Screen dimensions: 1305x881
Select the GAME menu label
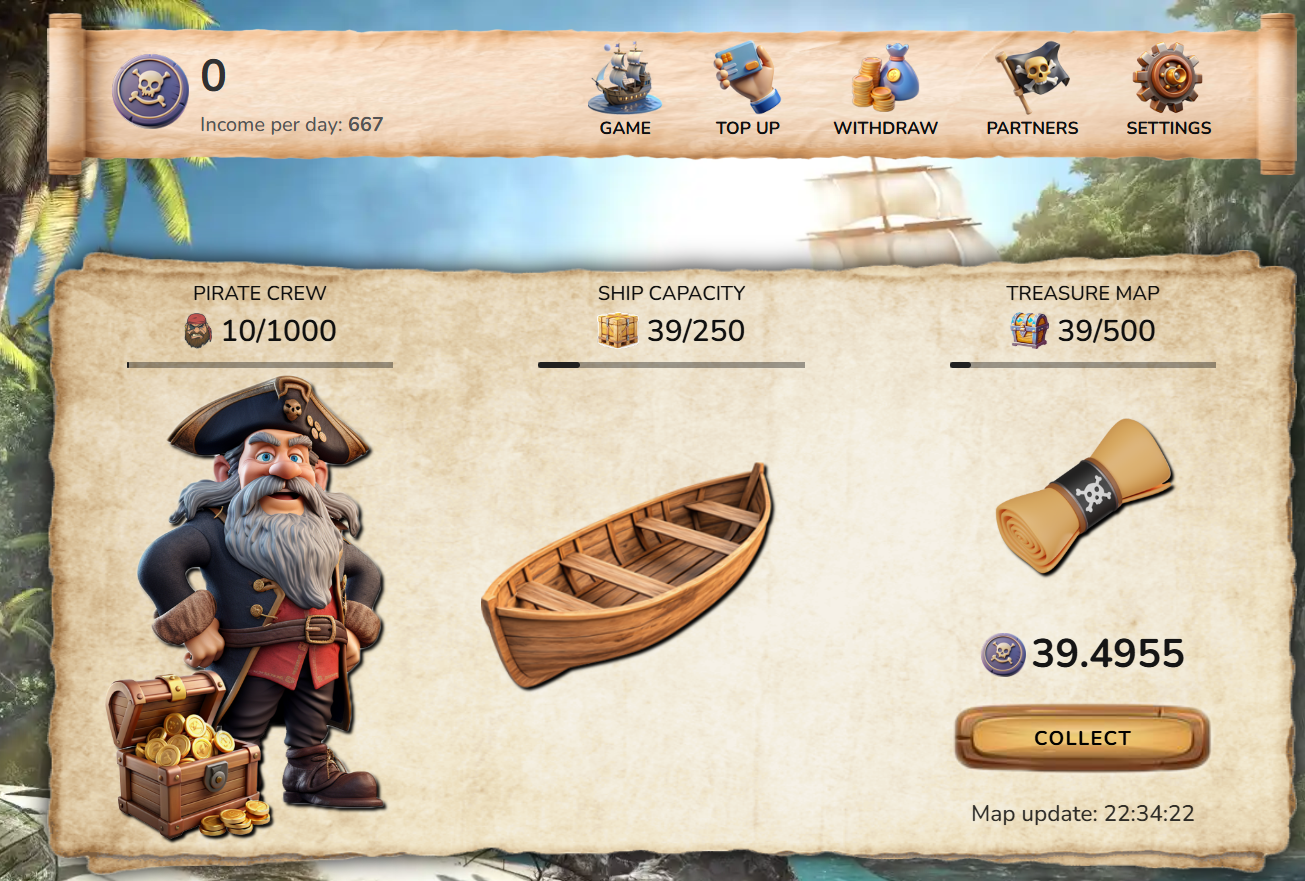click(x=624, y=128)
